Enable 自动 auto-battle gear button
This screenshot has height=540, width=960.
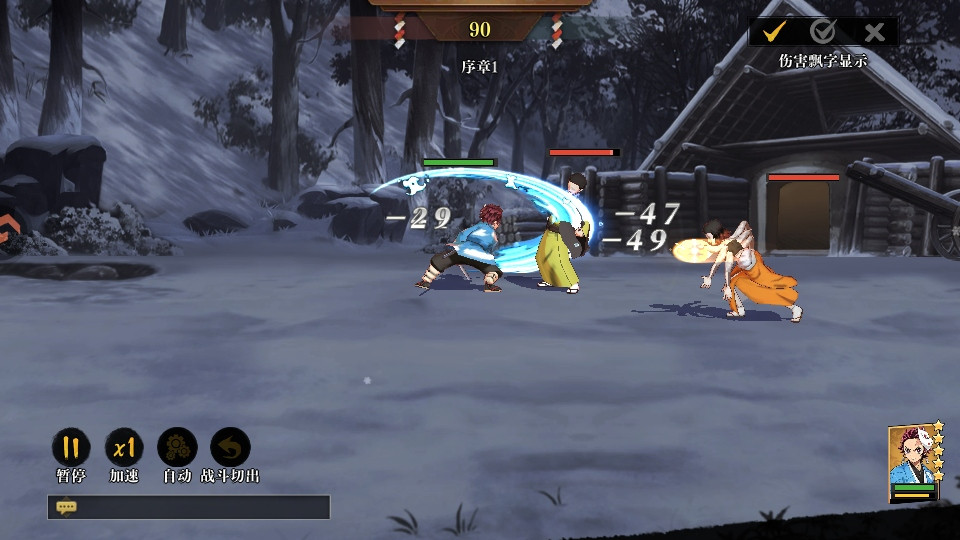(x=177, y=447)
